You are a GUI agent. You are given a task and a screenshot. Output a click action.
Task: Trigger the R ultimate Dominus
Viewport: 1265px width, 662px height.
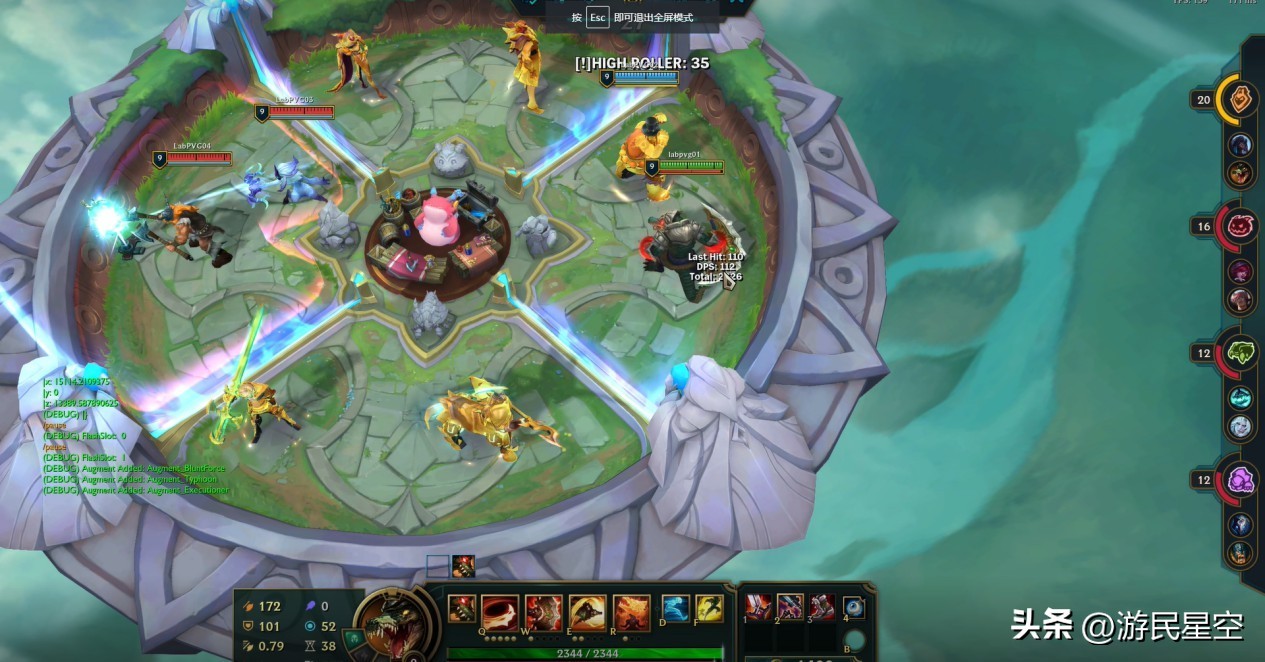pyautogui.click(x=631, y=611)
